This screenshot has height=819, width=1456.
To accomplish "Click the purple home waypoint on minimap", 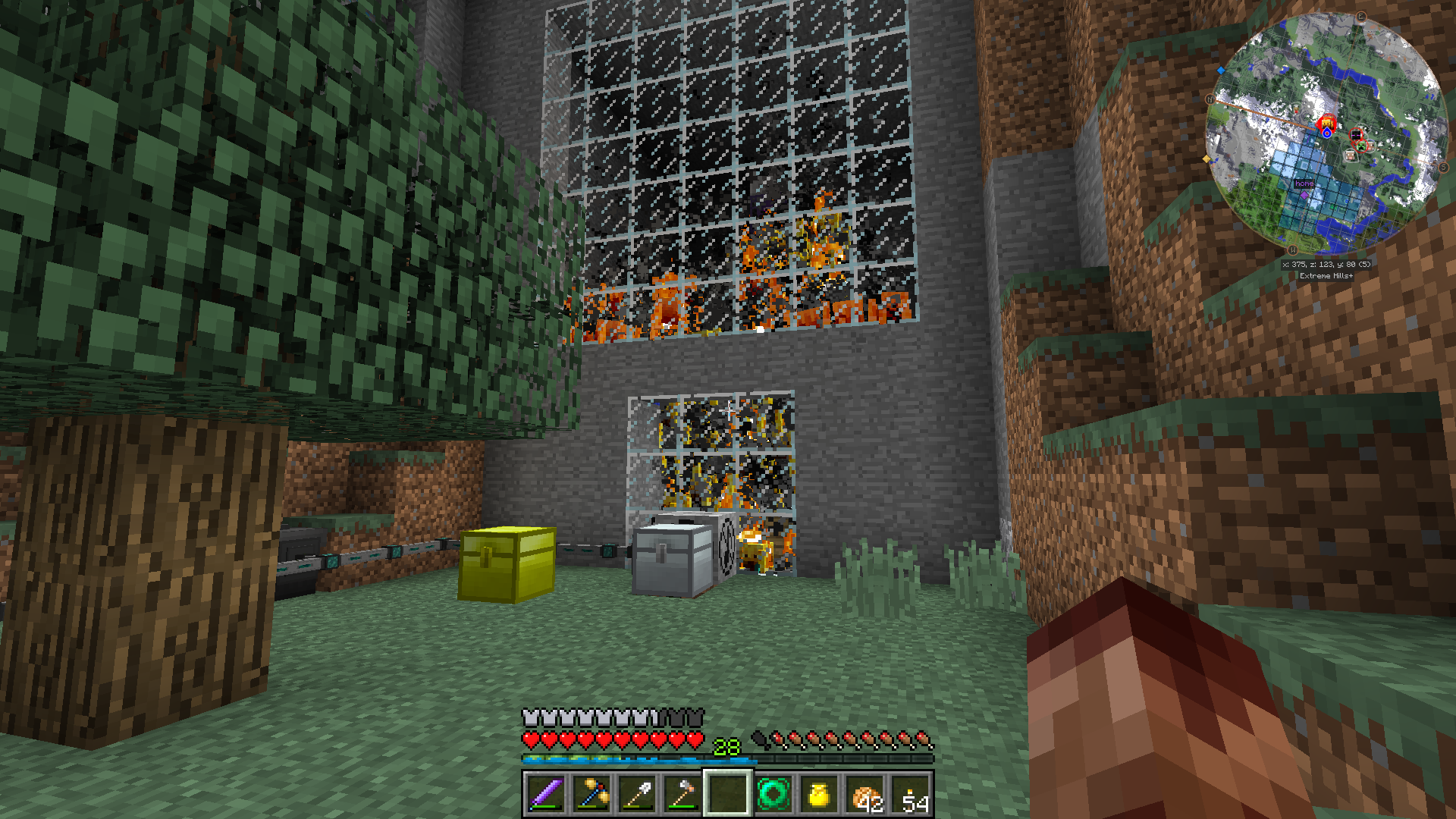I will [1304, 194].
